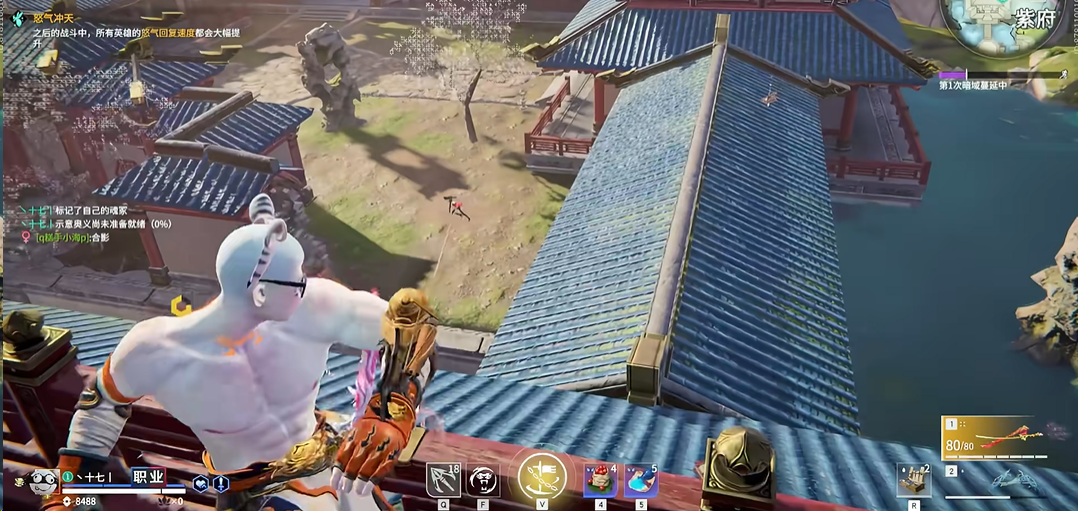Select the 职业 class label
Screen dimensions: 1078x511
(148, 477)
